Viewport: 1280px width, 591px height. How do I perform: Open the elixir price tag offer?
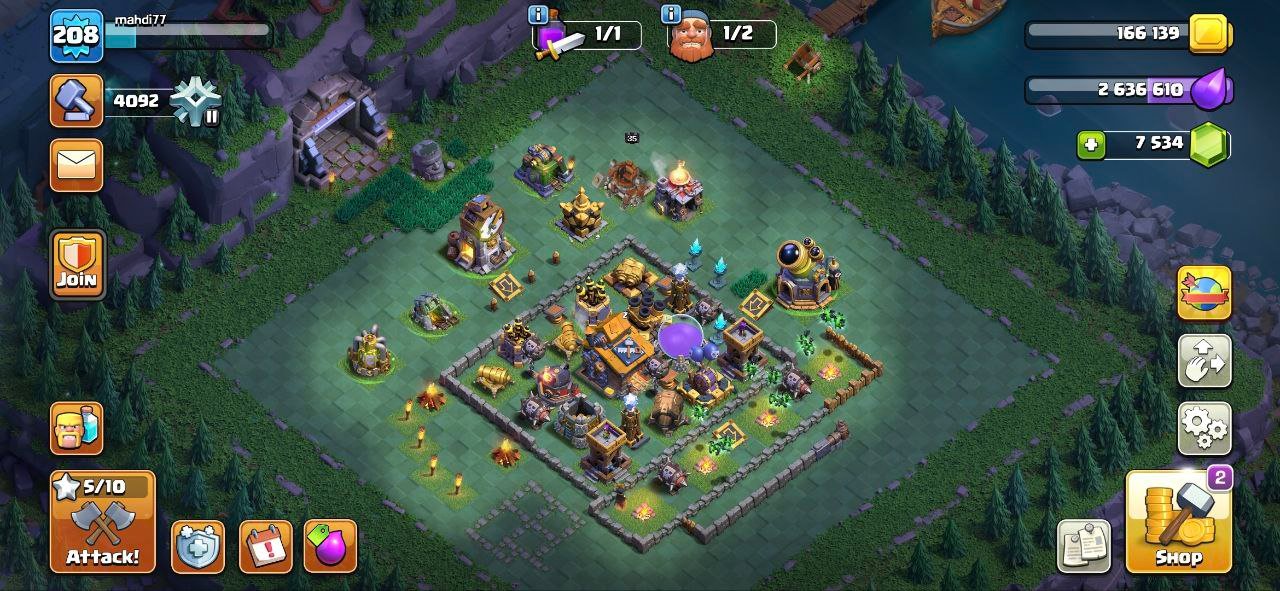(330, 547)
